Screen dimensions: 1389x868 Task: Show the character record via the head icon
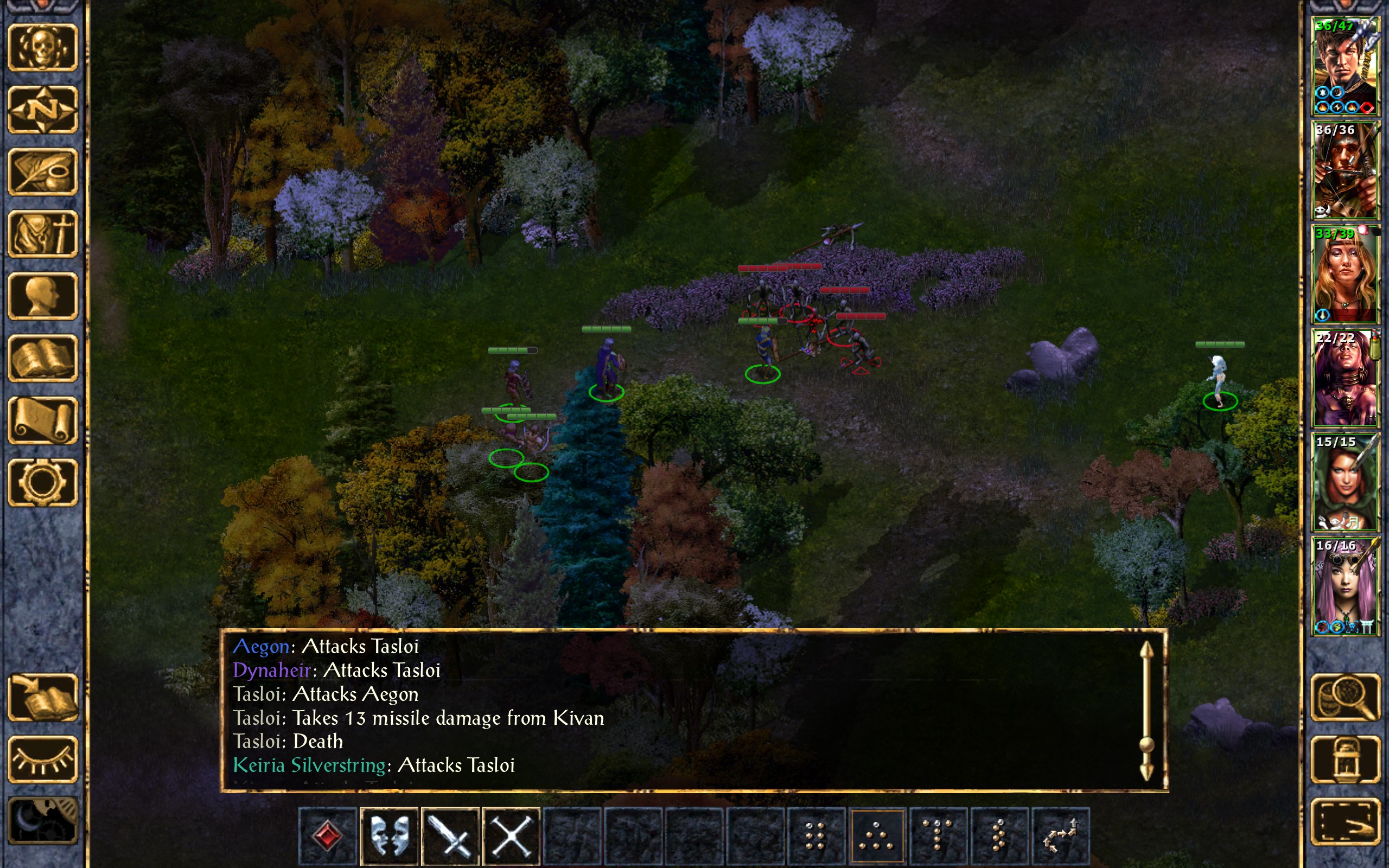coord(43,296)
